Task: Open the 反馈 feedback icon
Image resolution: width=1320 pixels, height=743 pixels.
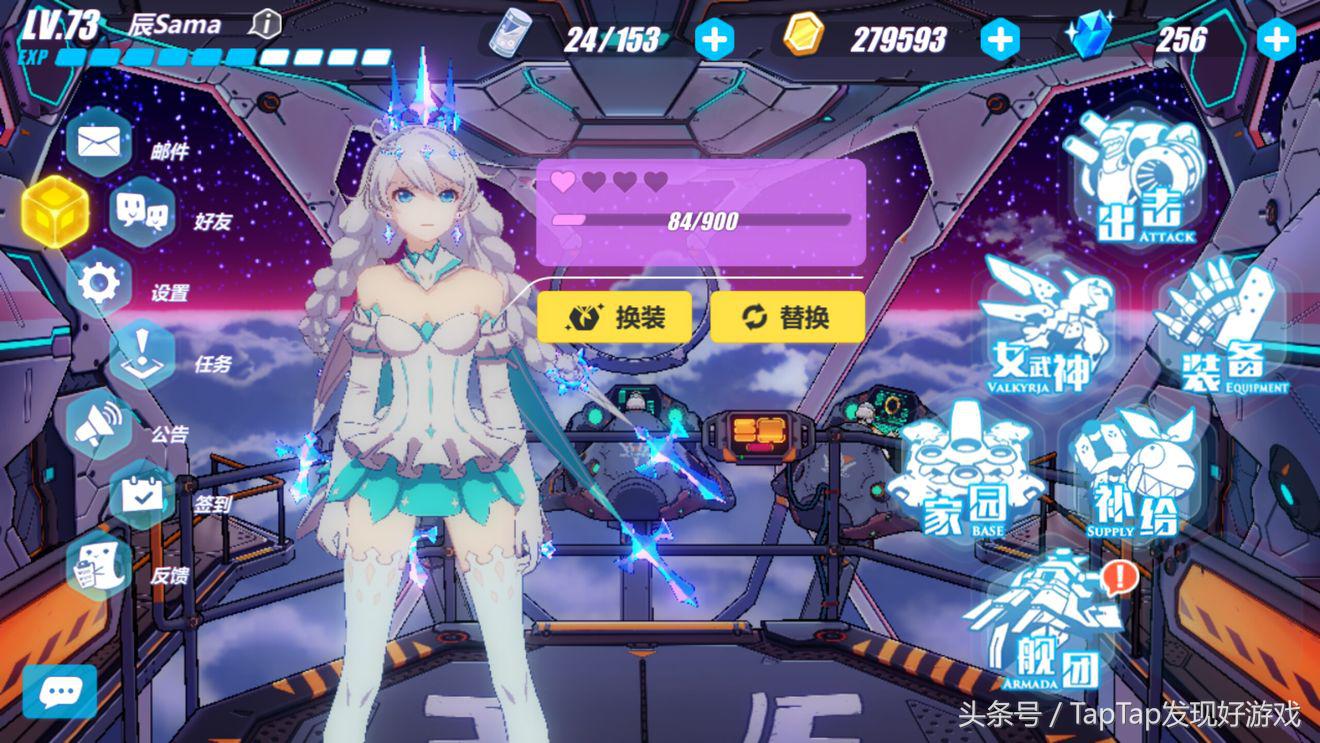Action: (99, 566)
